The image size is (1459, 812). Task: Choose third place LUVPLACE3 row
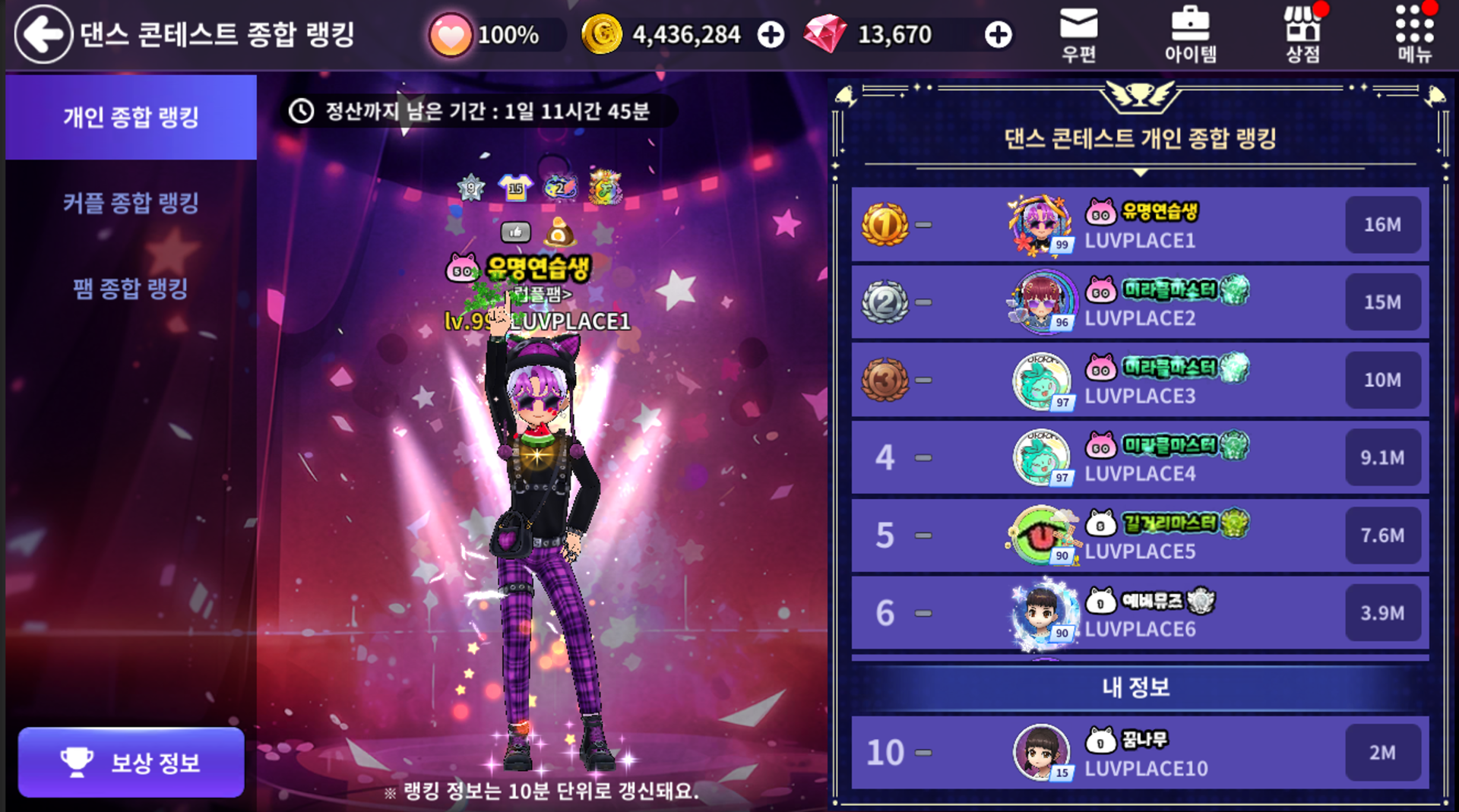coord(1140,380)
